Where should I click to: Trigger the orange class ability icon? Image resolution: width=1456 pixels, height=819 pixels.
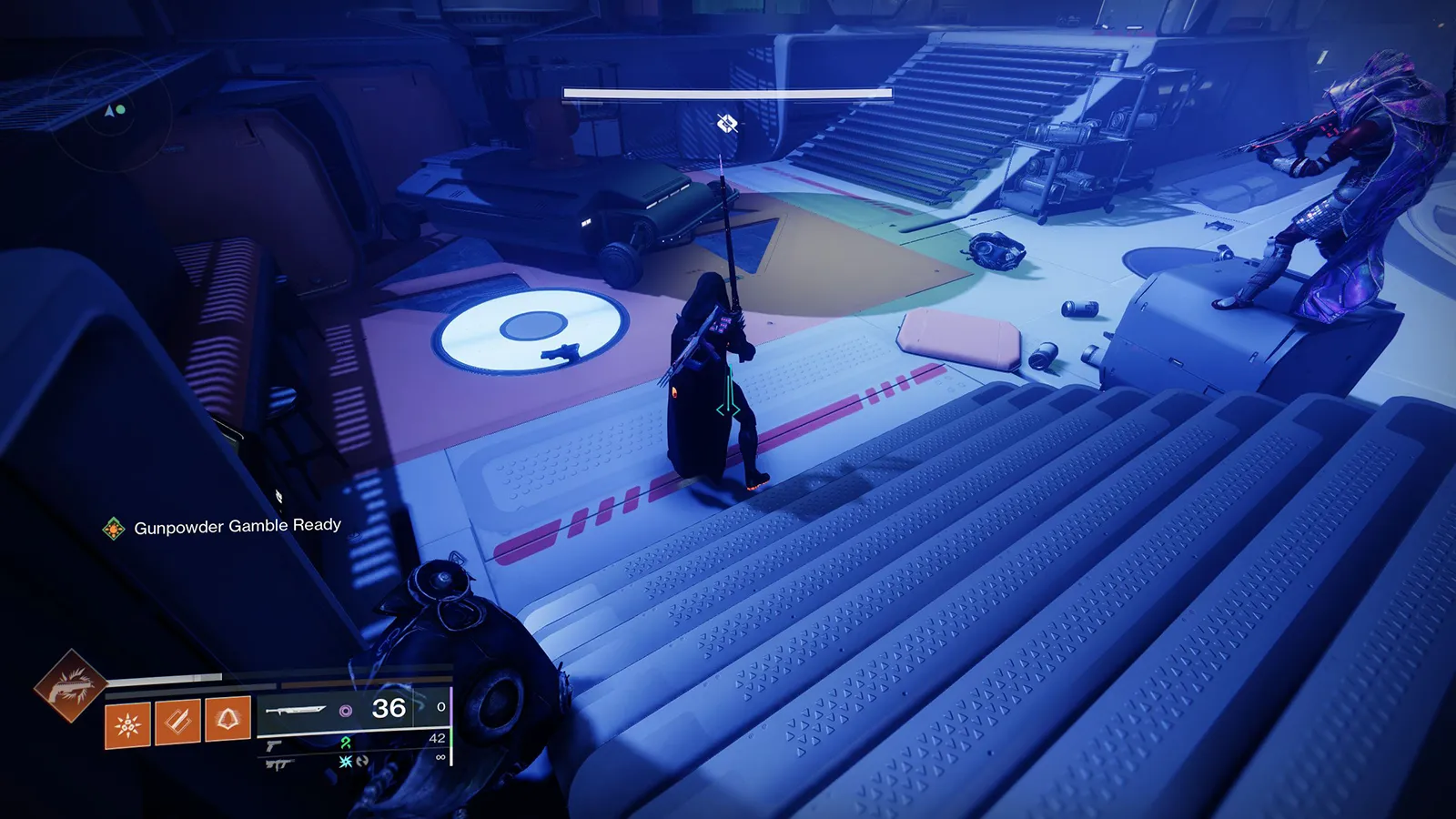227,719
